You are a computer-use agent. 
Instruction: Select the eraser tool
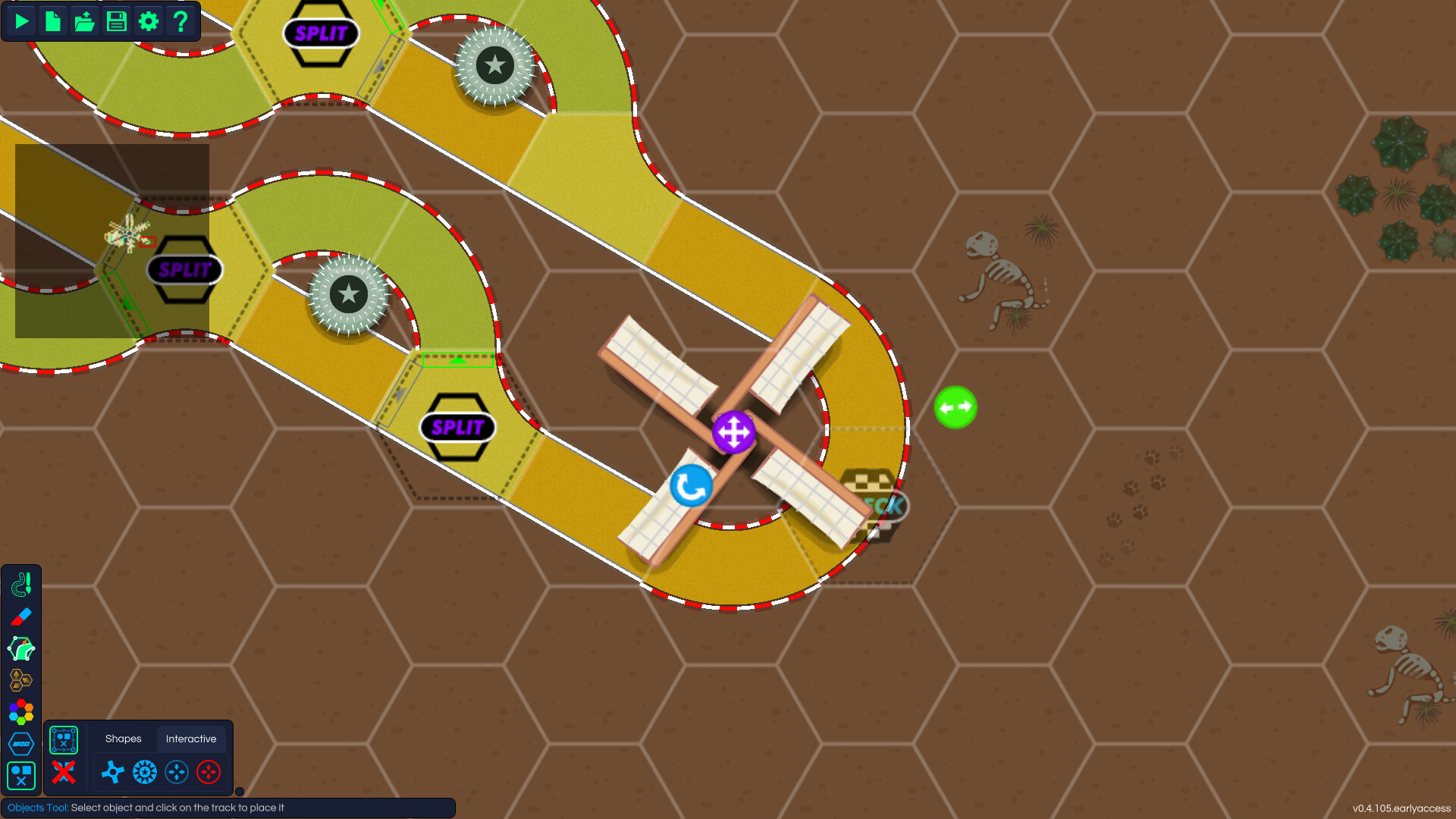[x=20, y=617]
